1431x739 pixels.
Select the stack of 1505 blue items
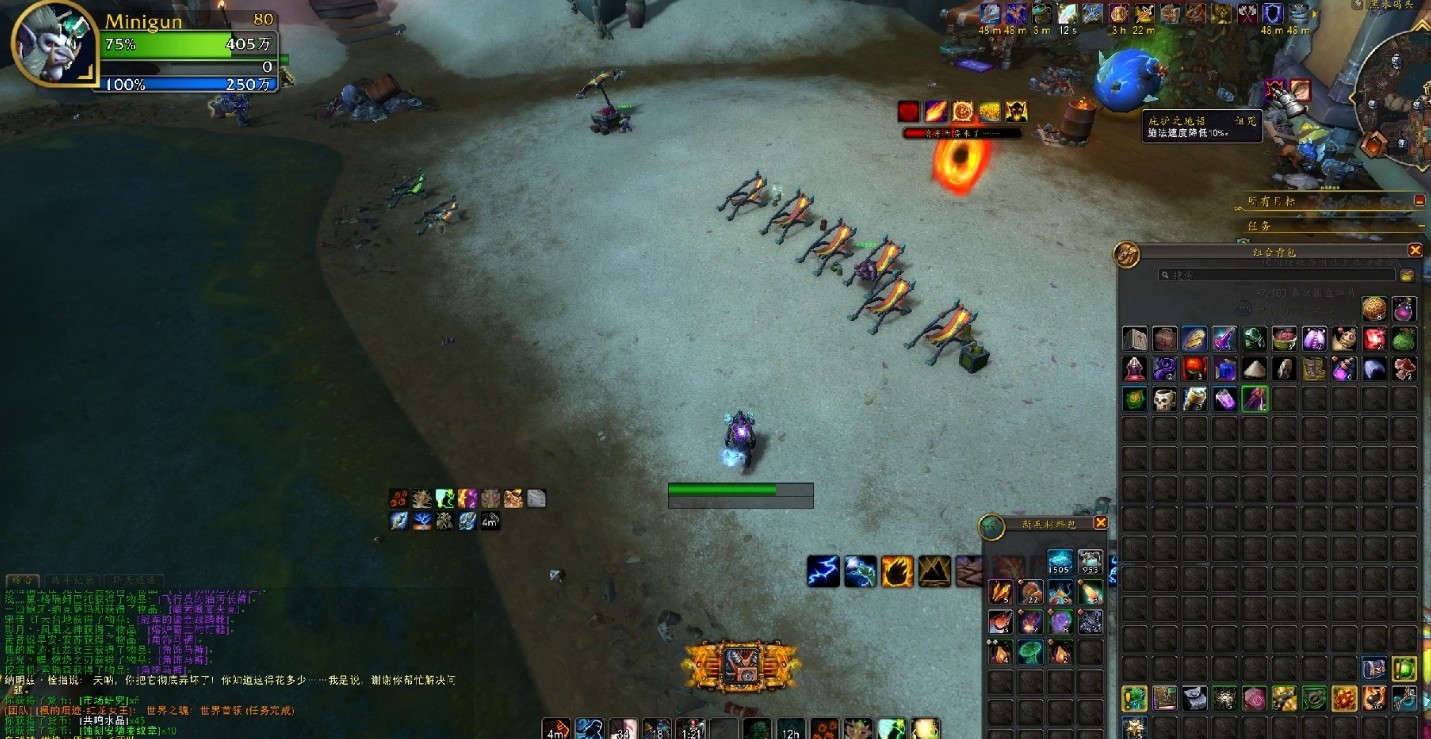(x=1060, y=562)
